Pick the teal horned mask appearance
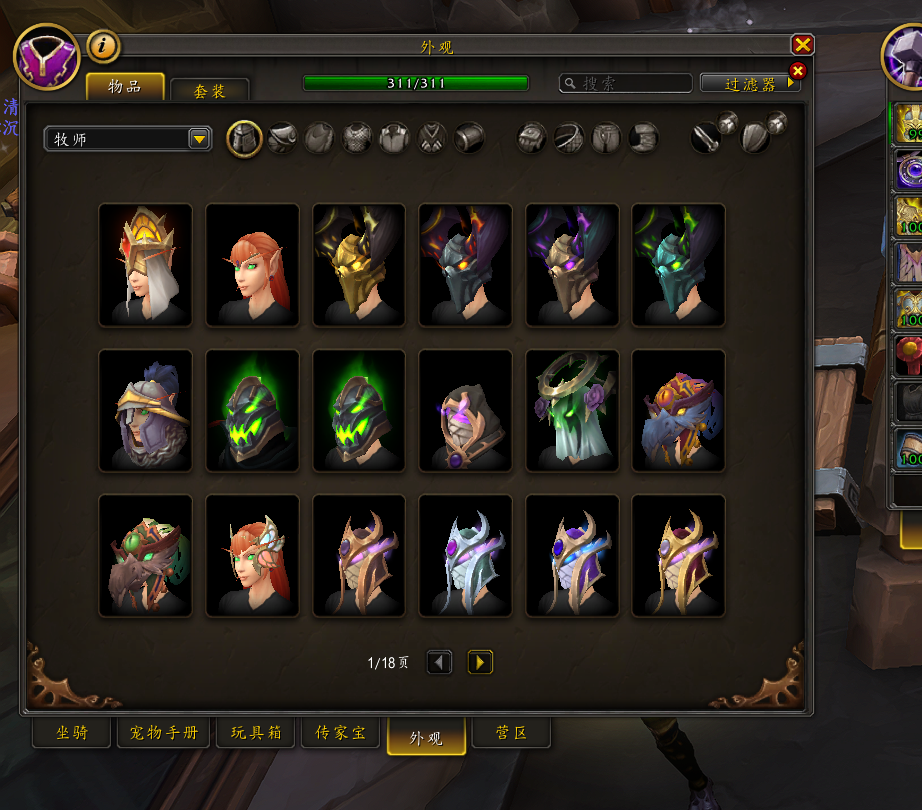The image size is (922, 810). 679,265
